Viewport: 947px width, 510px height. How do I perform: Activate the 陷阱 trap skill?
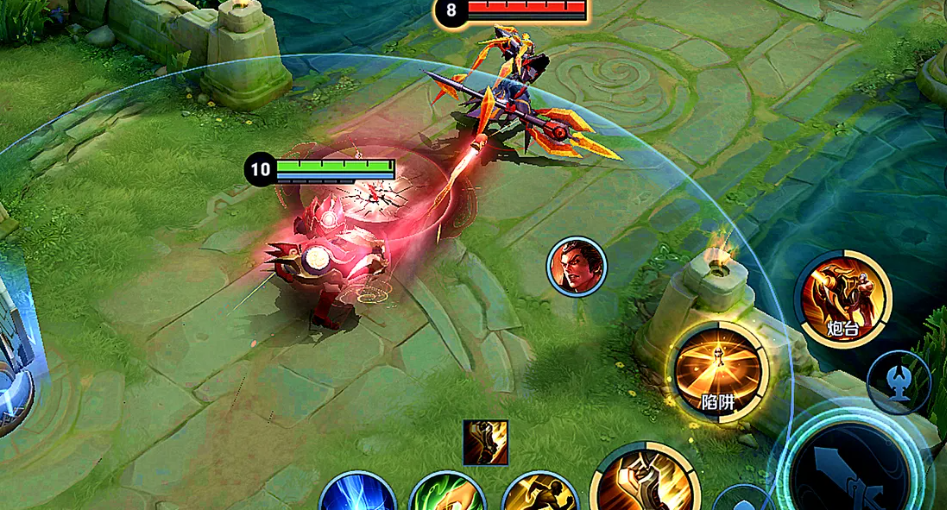[718, 373]
